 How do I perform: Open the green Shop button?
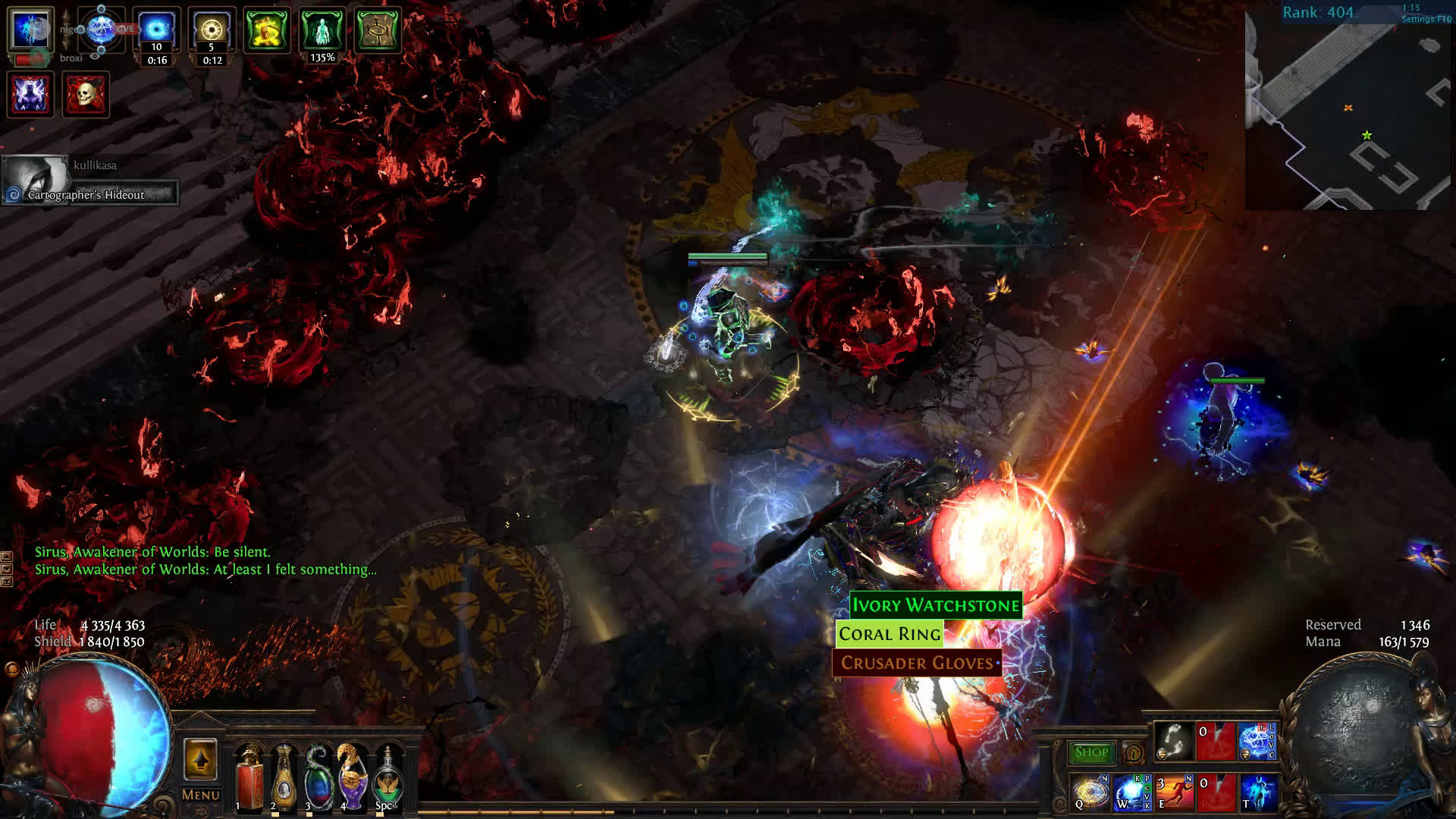1091,752
